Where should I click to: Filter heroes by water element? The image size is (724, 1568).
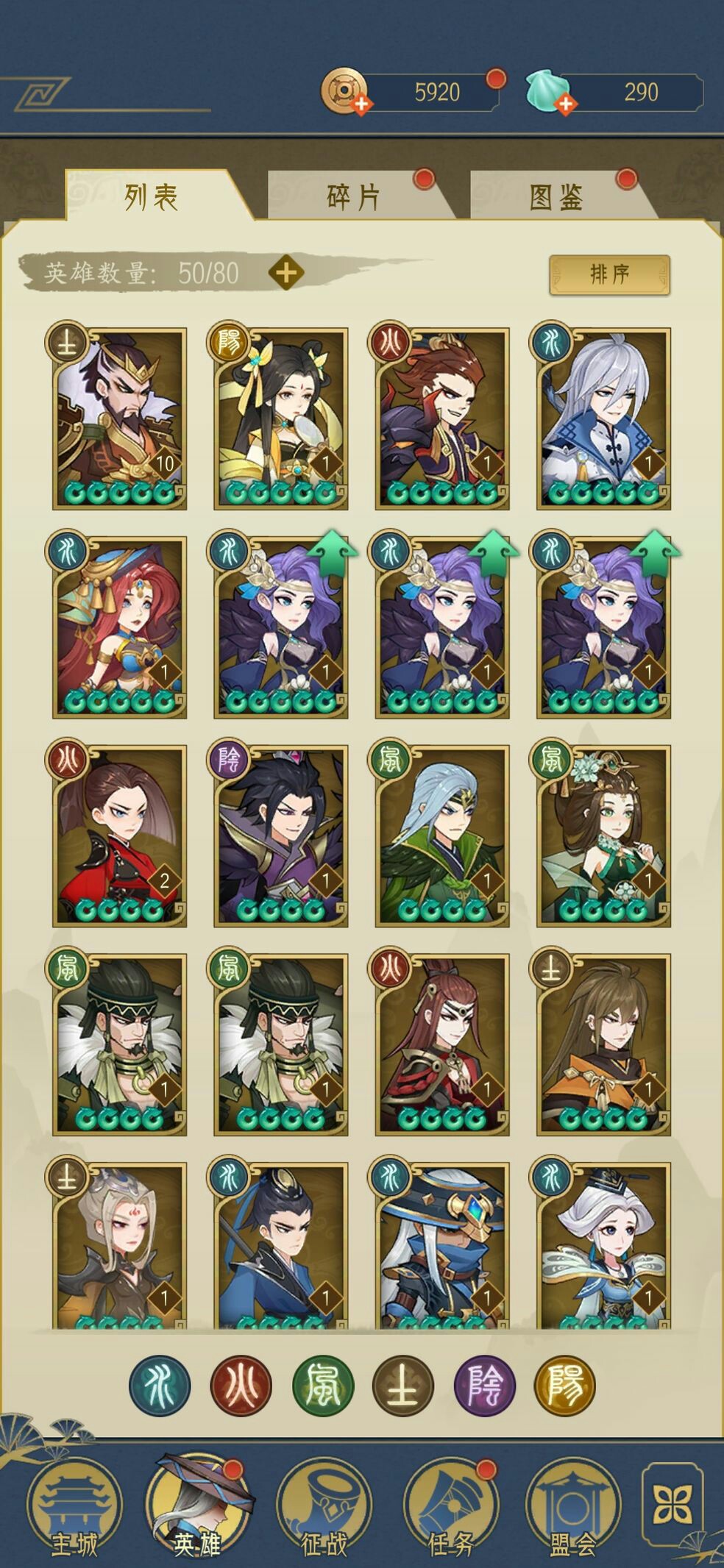[160, 1386]
